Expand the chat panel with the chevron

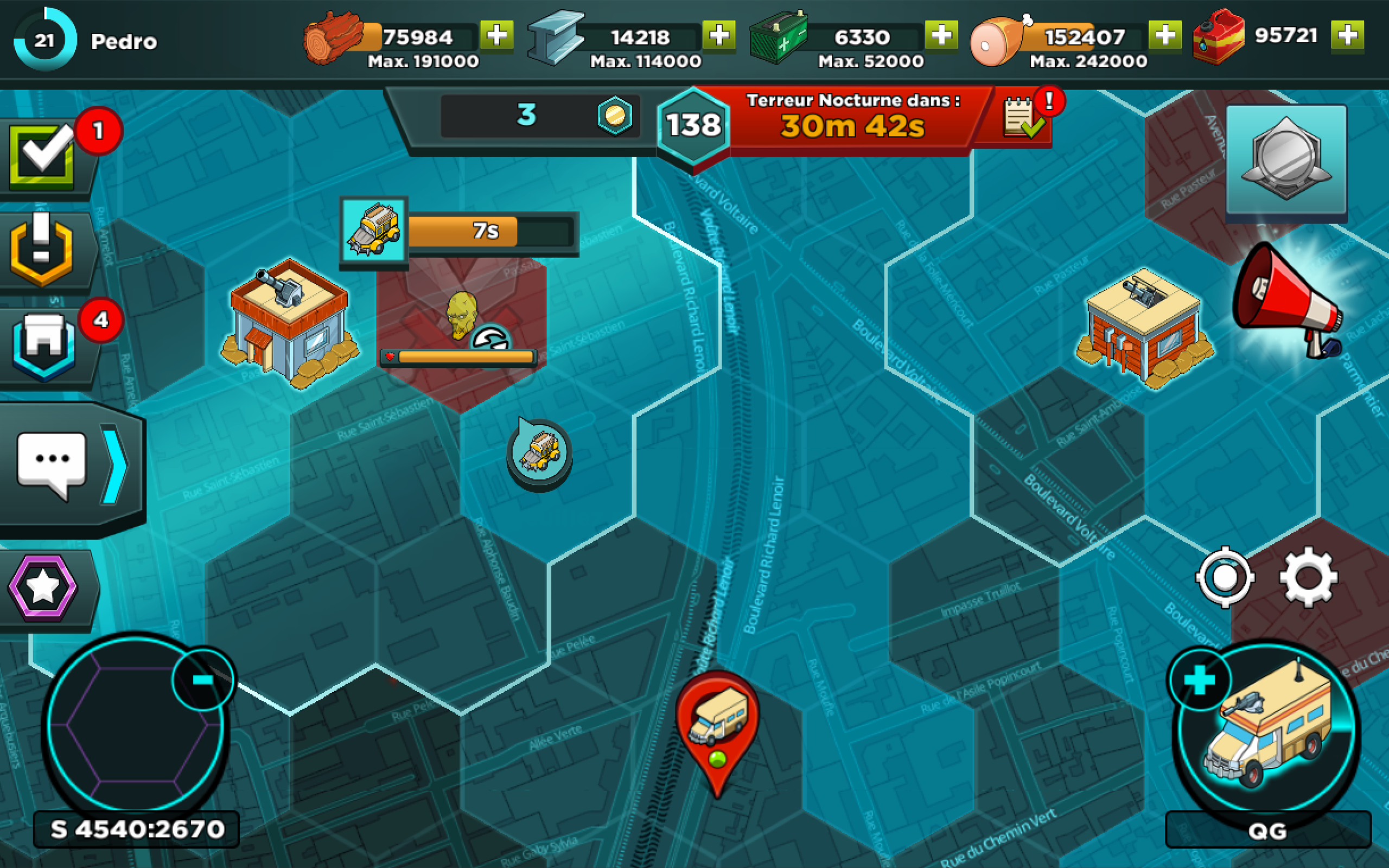click(x=115, y=465)
